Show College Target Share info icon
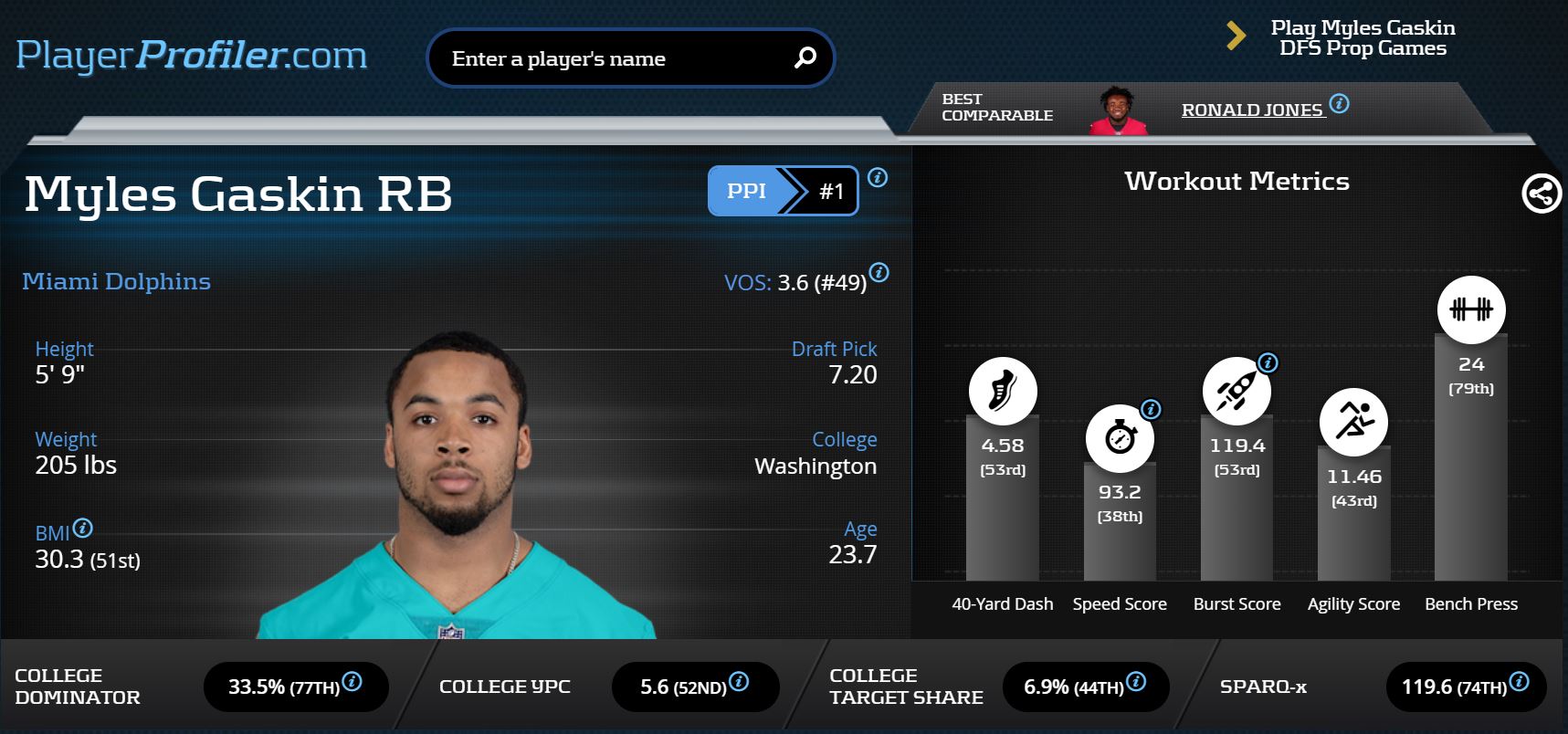This screenshot has height=734, width=1568. click(1136, 681)
